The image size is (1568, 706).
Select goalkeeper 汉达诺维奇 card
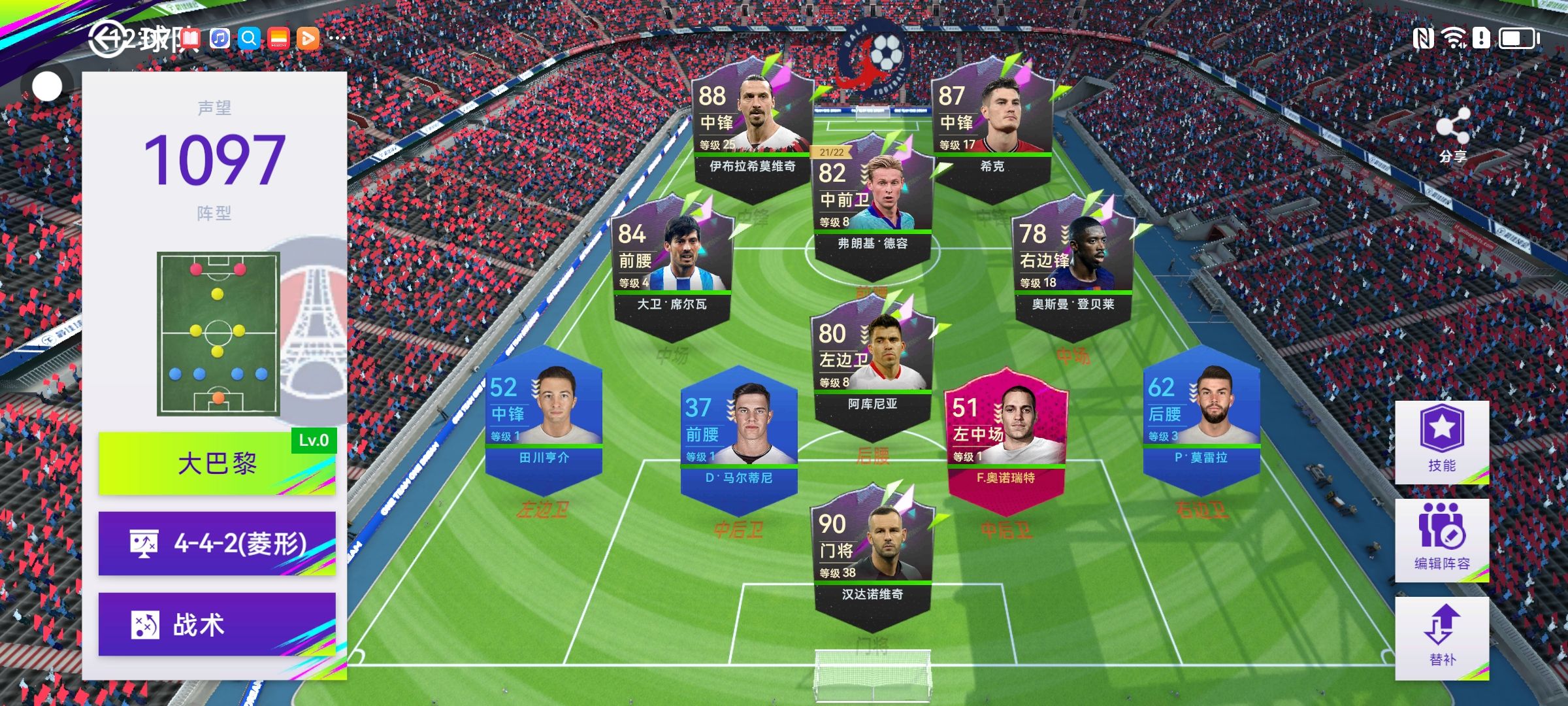872,556
